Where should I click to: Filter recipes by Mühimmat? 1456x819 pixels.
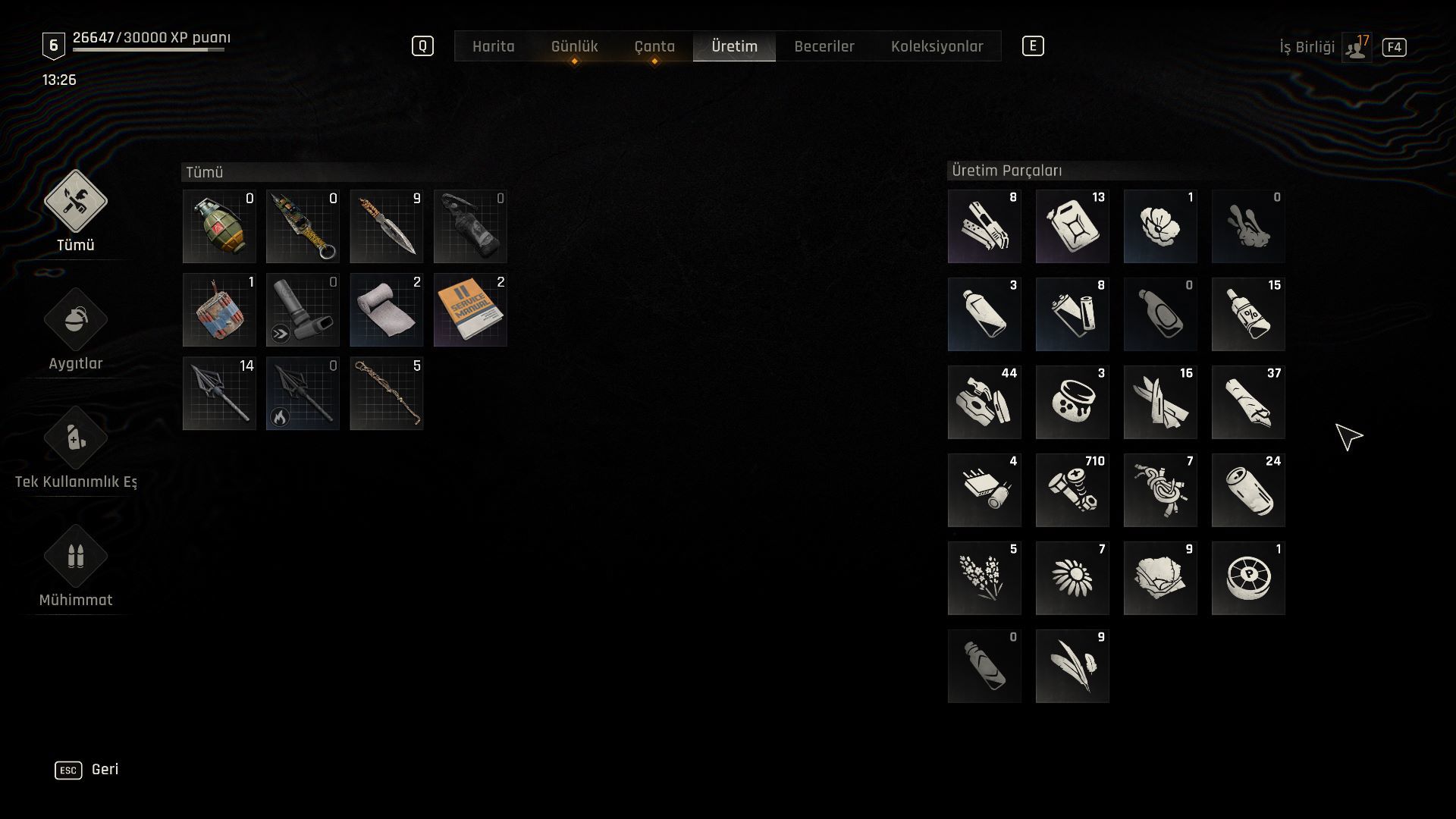point(75,557)
